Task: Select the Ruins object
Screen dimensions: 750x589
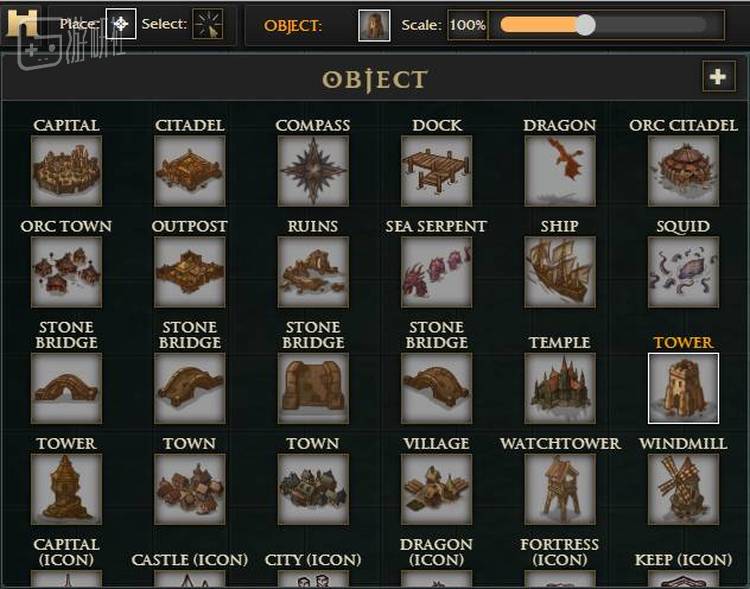Action: click(x=313, y=272)
